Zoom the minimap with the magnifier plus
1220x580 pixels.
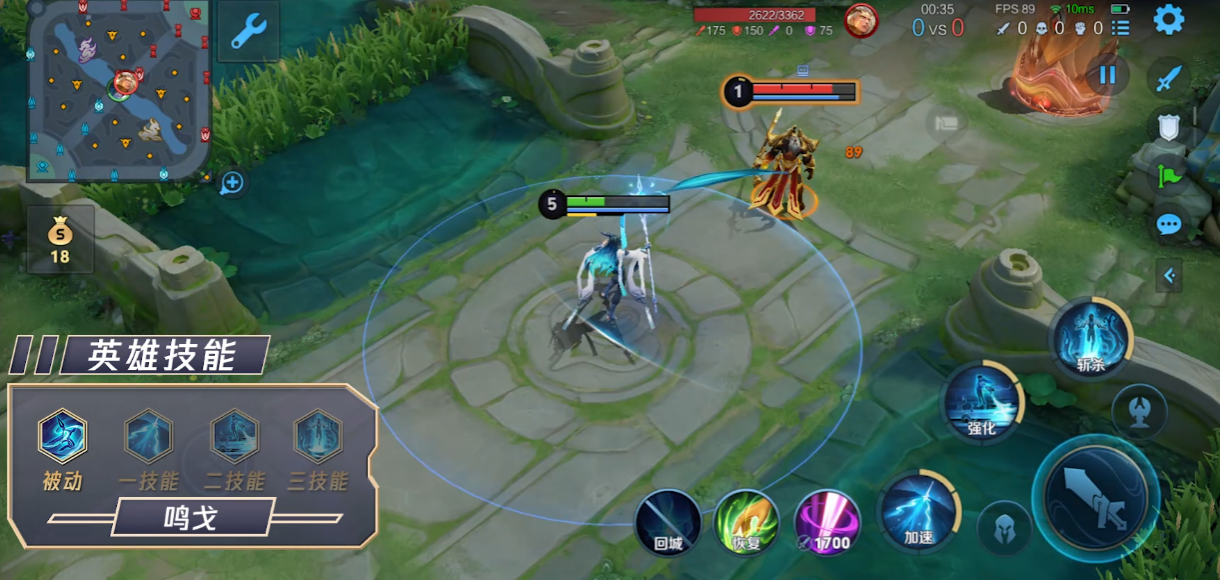232,183
